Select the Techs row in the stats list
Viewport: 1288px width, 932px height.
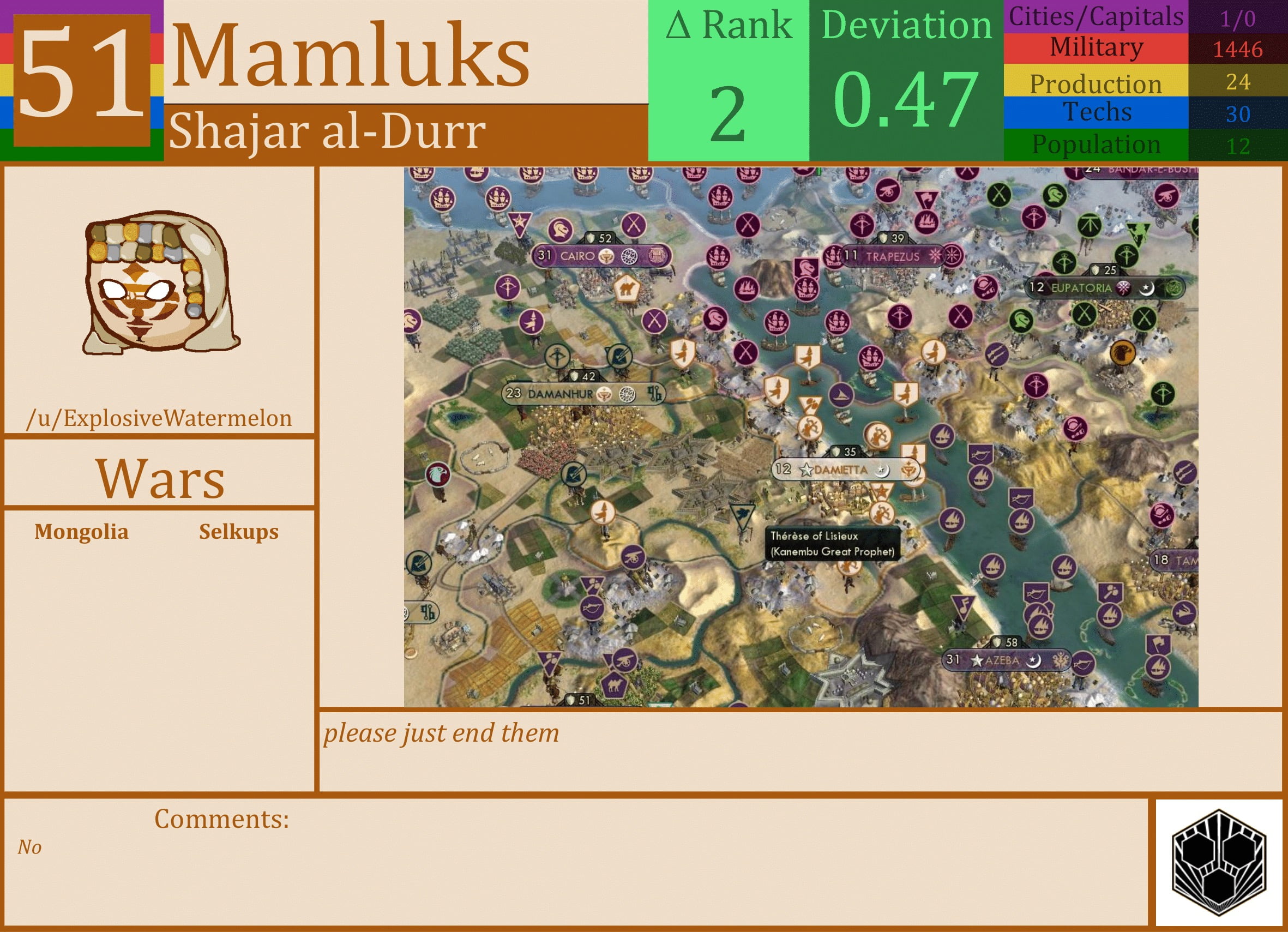(x=1099, y=112)
